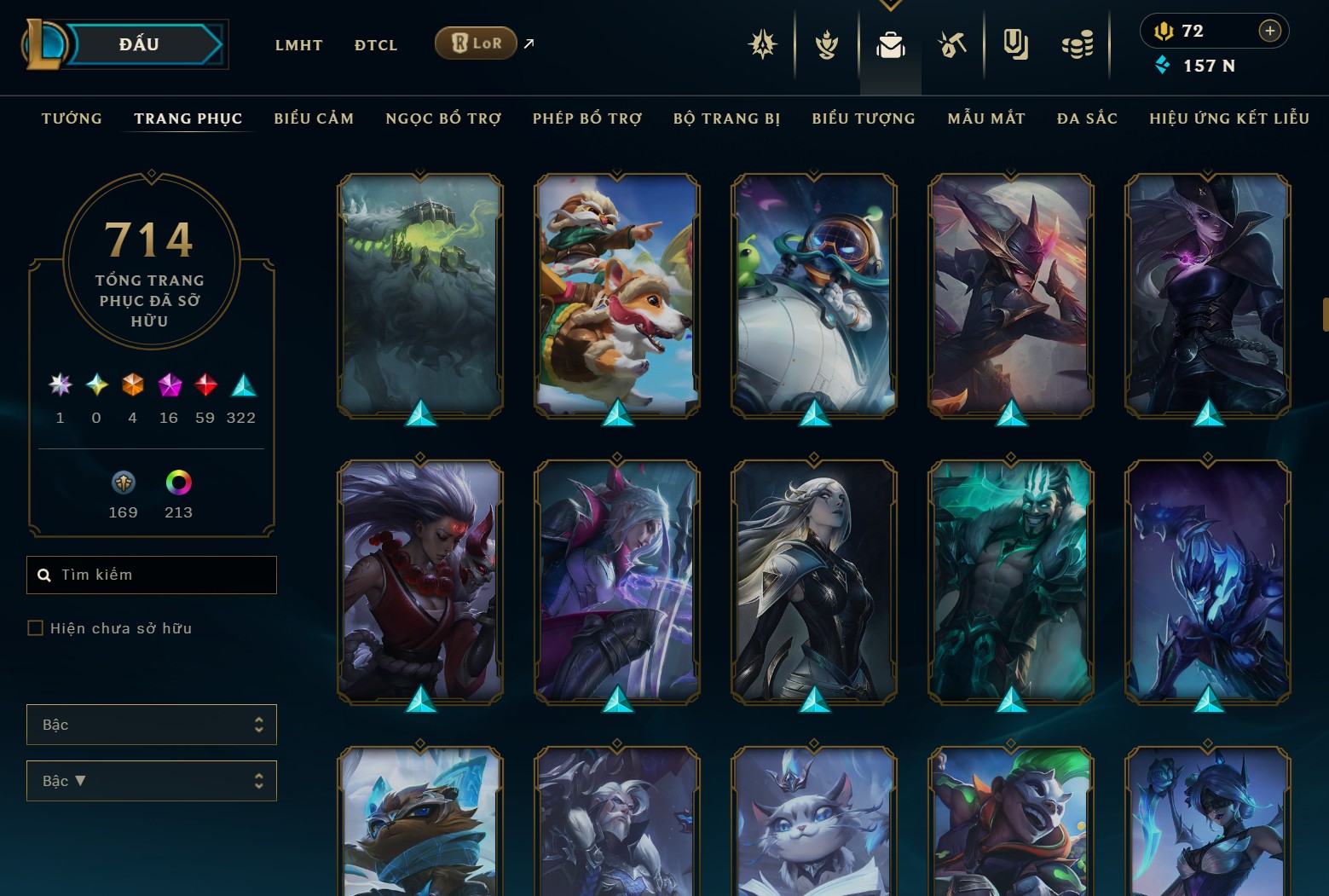This screenshot has height=896, width=1329.
Task: Click the search magnifier icon
Action: (x=44, y=575)
